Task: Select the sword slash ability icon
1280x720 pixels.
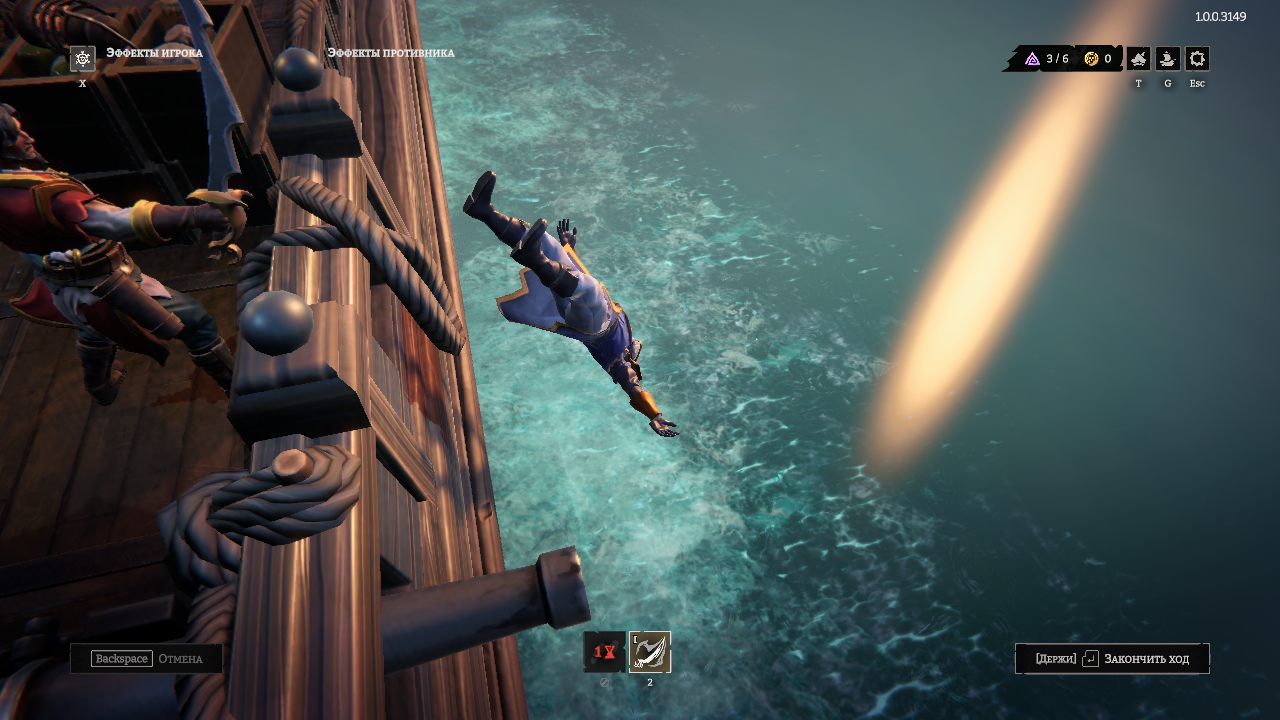Action: 650,652
